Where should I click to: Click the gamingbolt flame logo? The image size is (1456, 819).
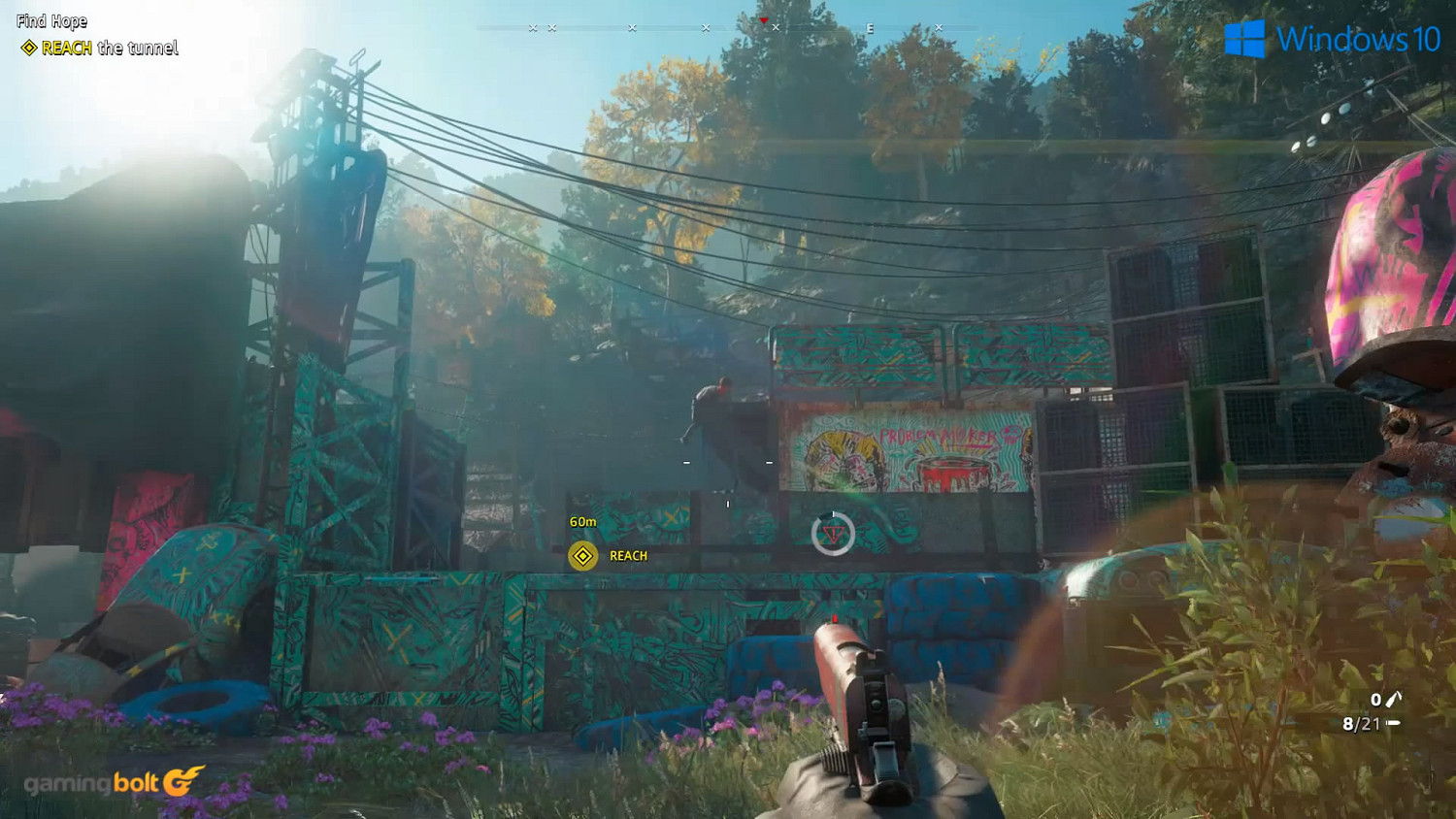tap(182, 781)
